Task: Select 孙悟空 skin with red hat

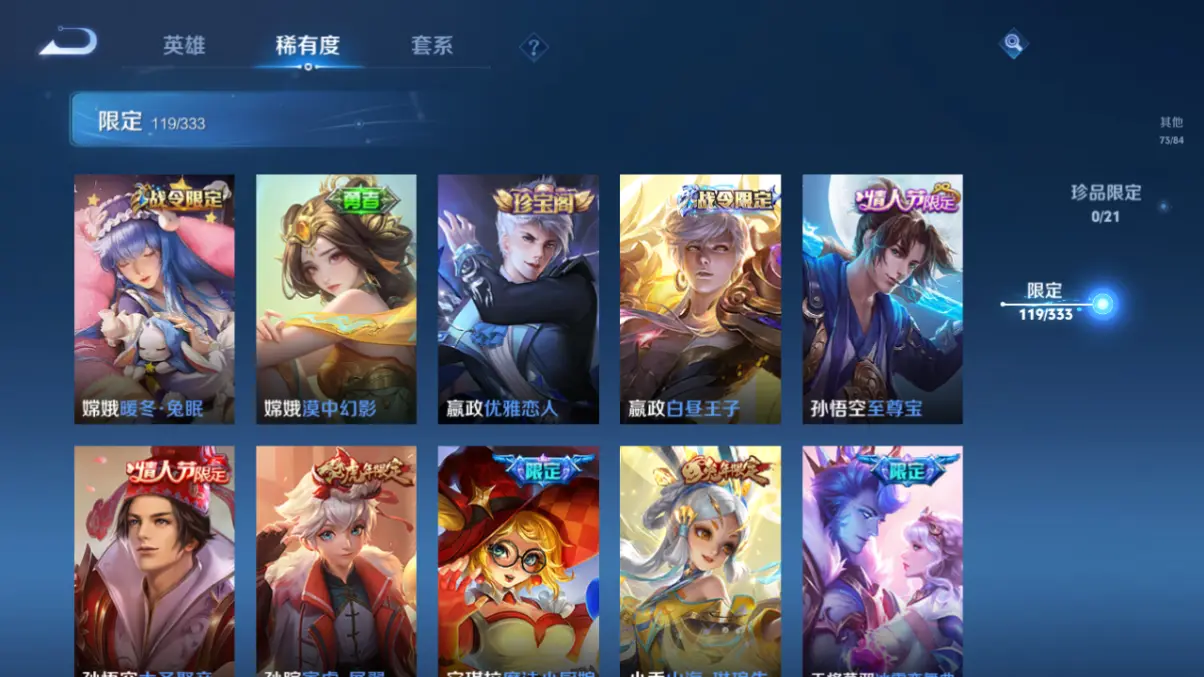Action: [x=154, y=560]
